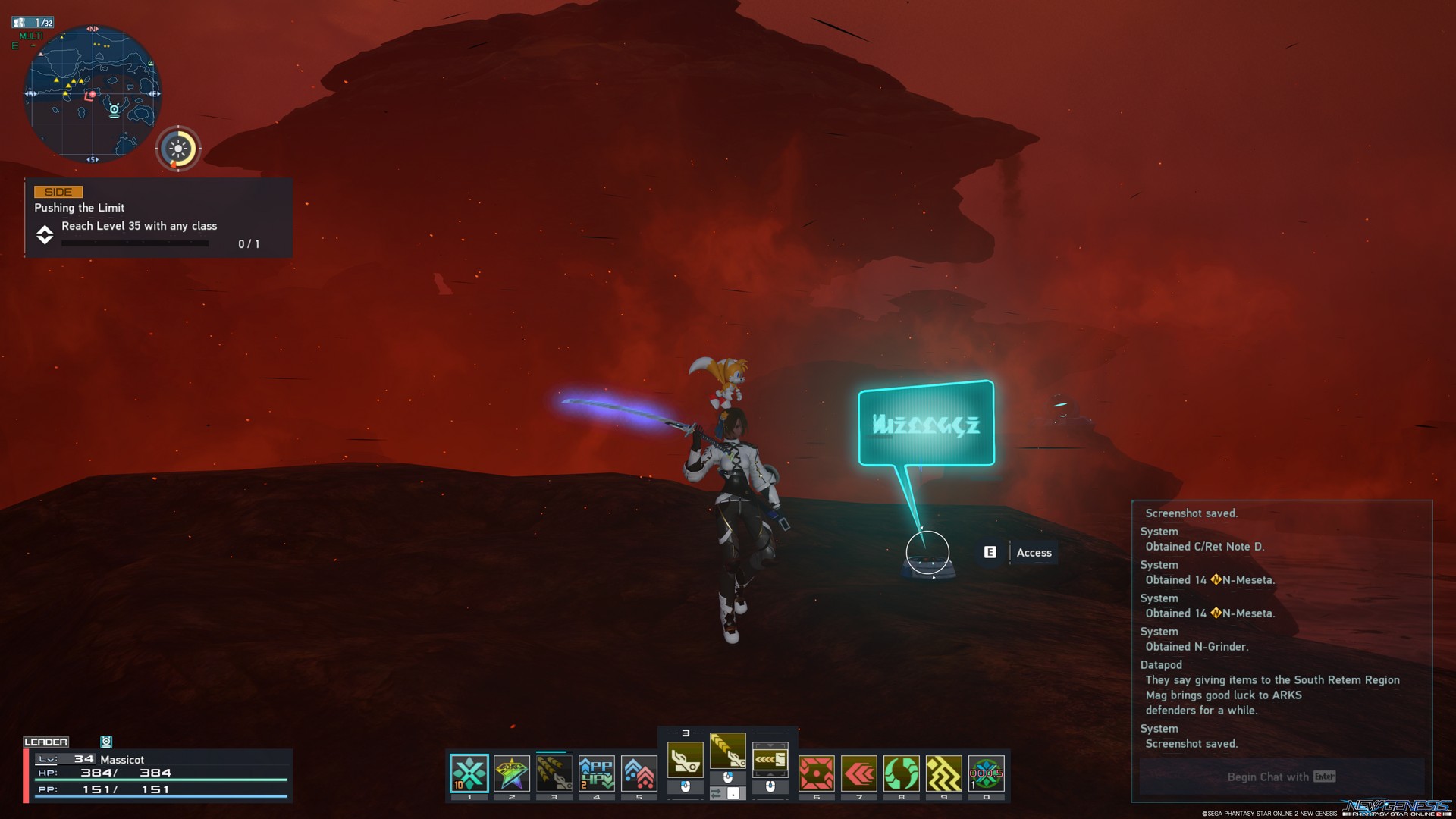Click the party member count display showing 1/32
Screen dimensions: 1456x819
[x=32, y=23]
